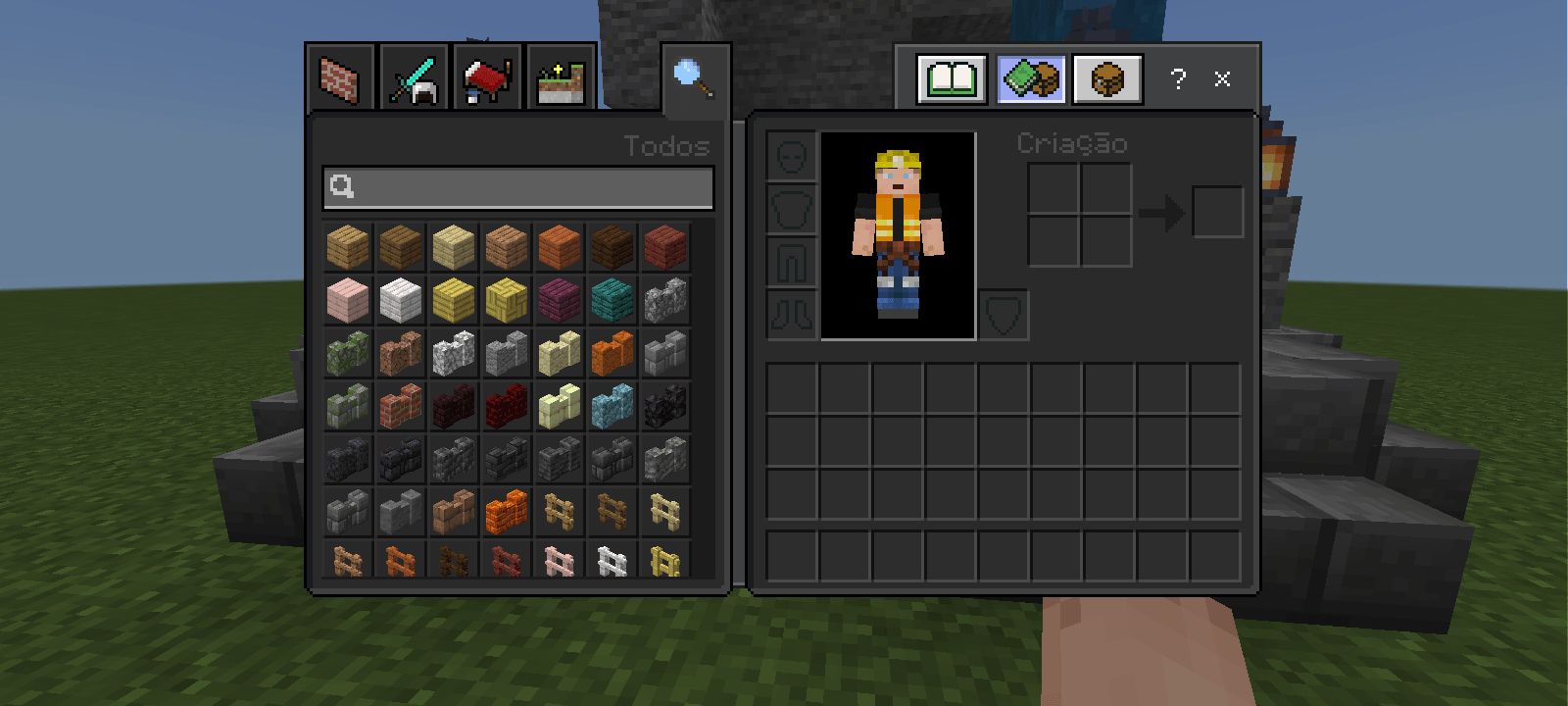Toggle the crafting blocks view
The height and width of the screenshot is (706, 1568).
(x=1029, y=79)
